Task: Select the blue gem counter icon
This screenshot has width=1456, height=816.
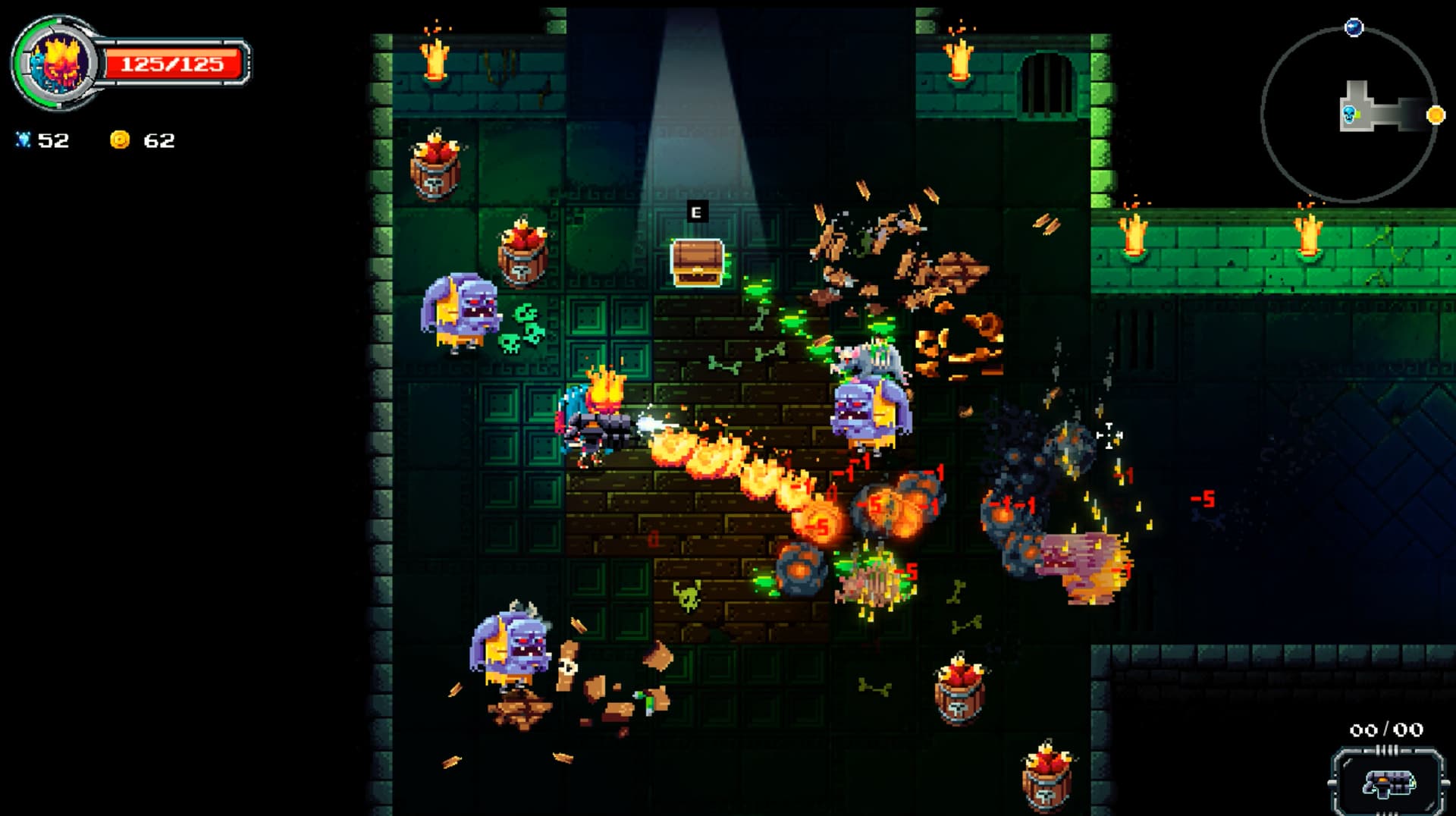Action: (x=25, y=140)
